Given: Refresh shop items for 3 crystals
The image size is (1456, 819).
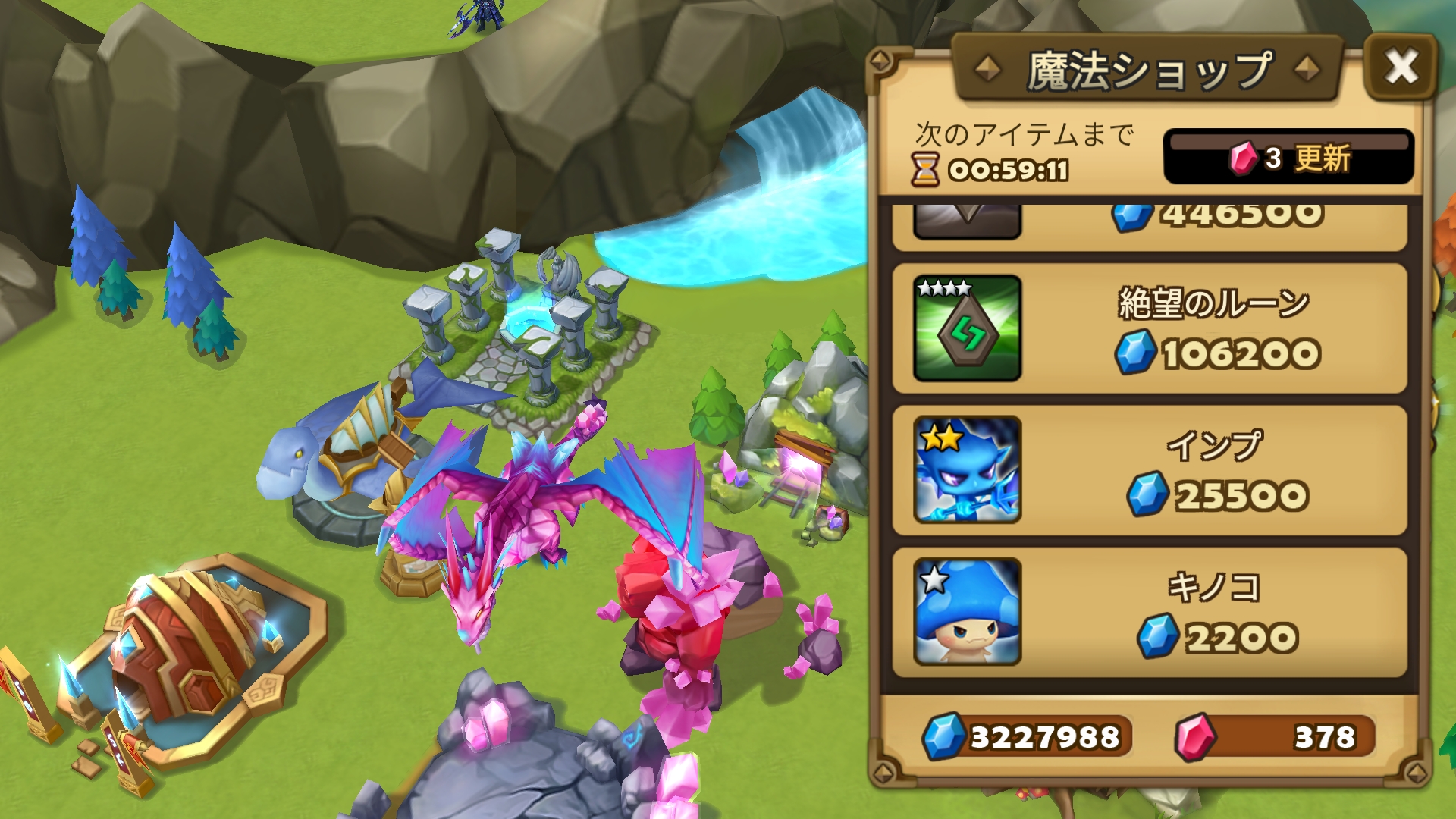Looking at the screenshot, I should [x=1288, y=157].
